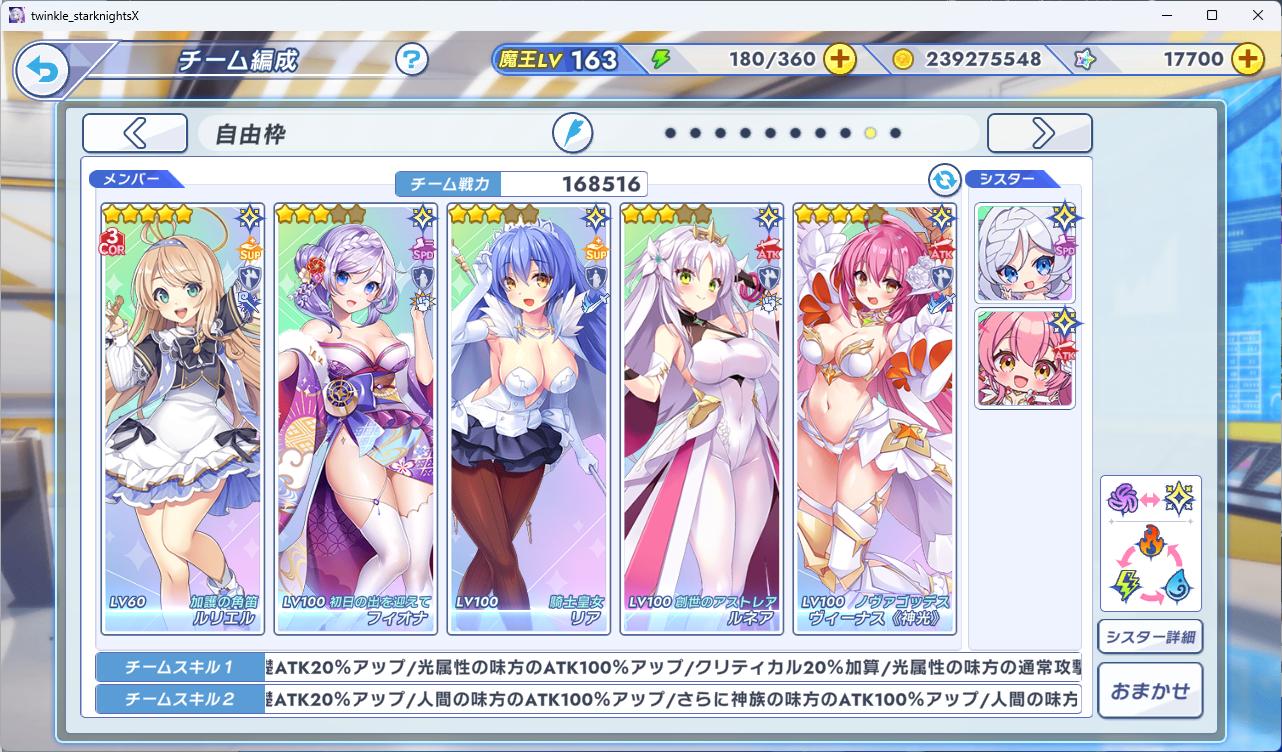Select the ルリエル member card
This screenshot has width=1282, height=752.
pyautogui.click(x=183, y=418)
